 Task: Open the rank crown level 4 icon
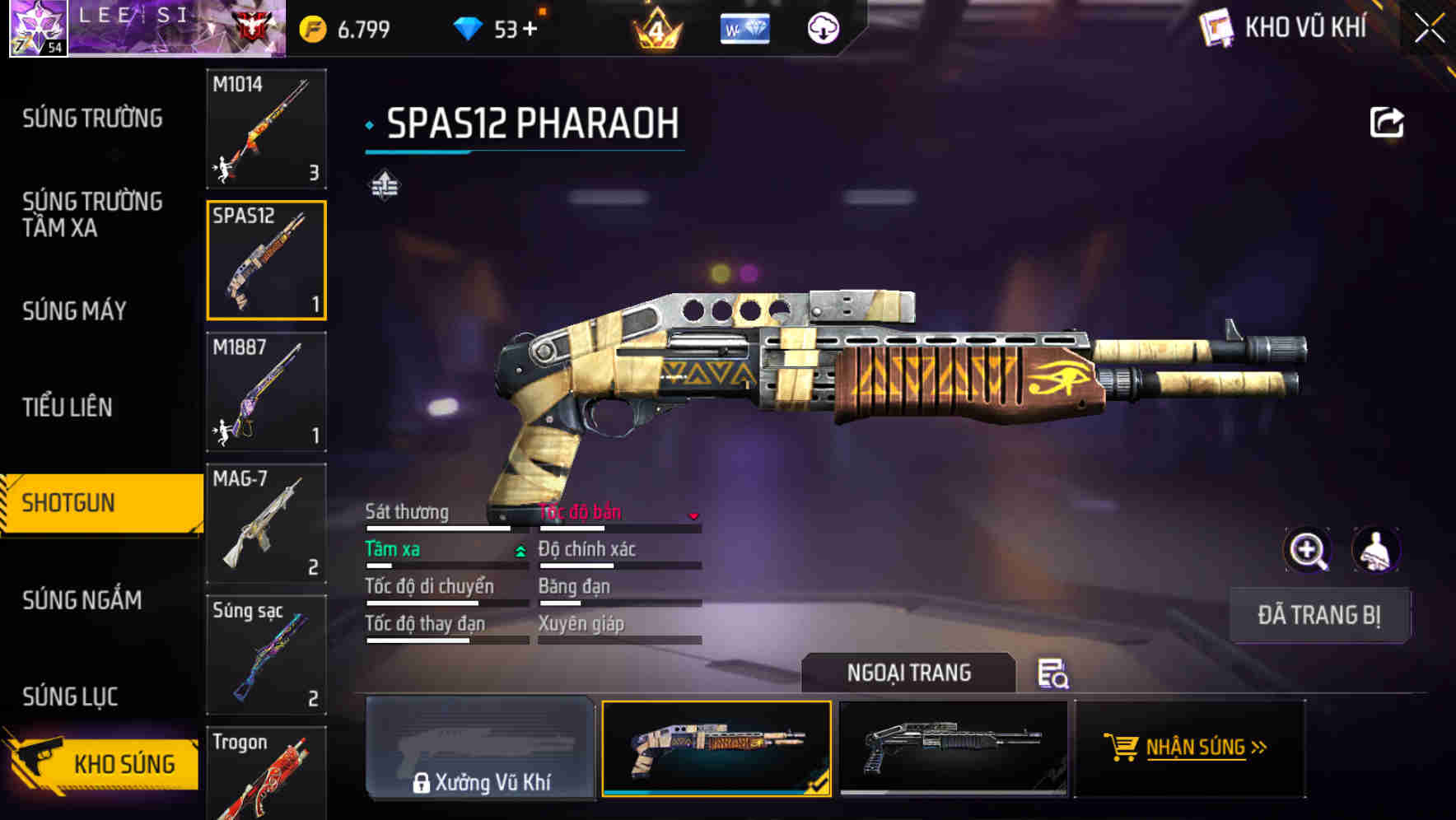coord(659,27)
